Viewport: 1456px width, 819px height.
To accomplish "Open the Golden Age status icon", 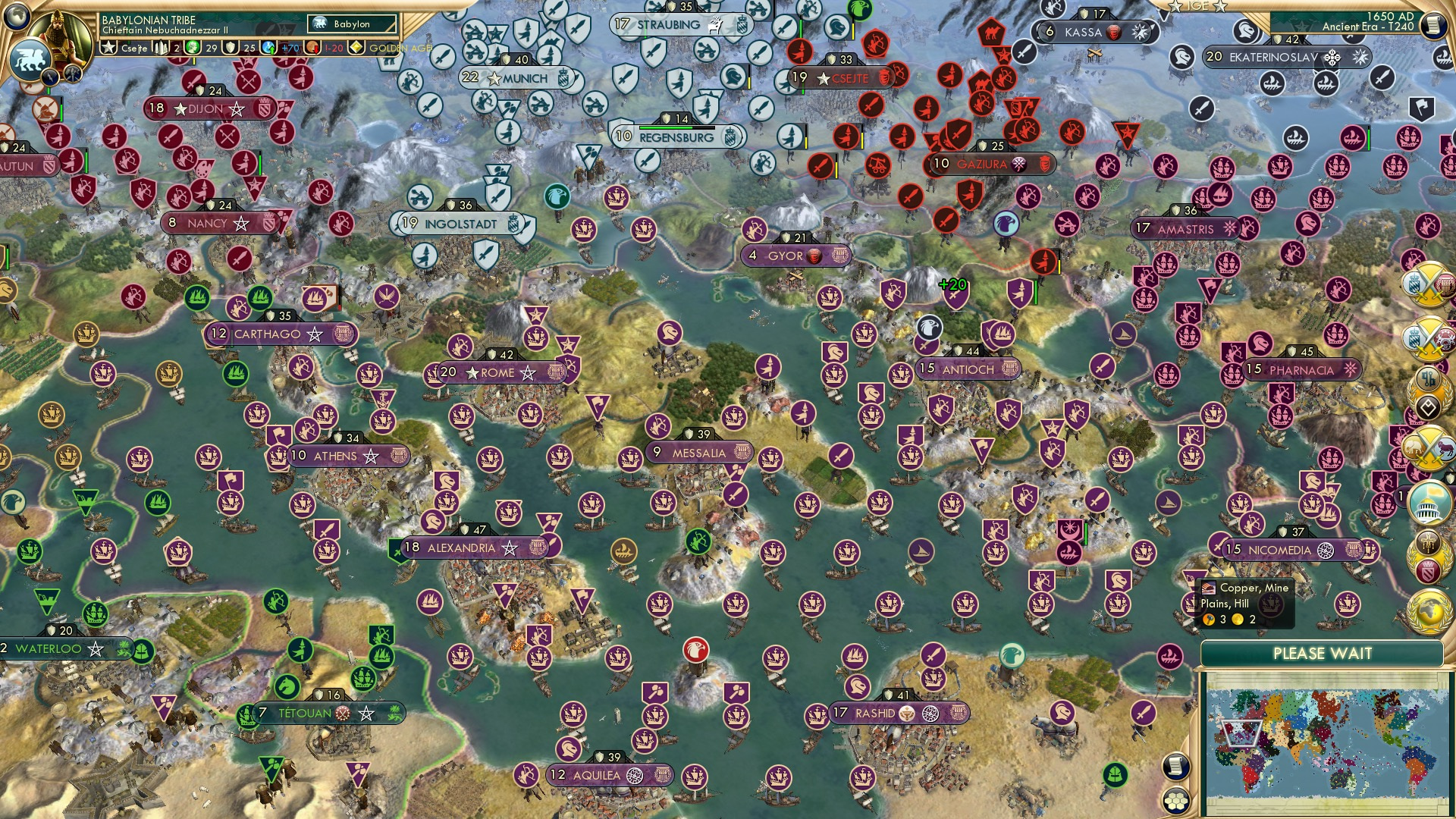I will pyautogui.click(x=356, y=48).
